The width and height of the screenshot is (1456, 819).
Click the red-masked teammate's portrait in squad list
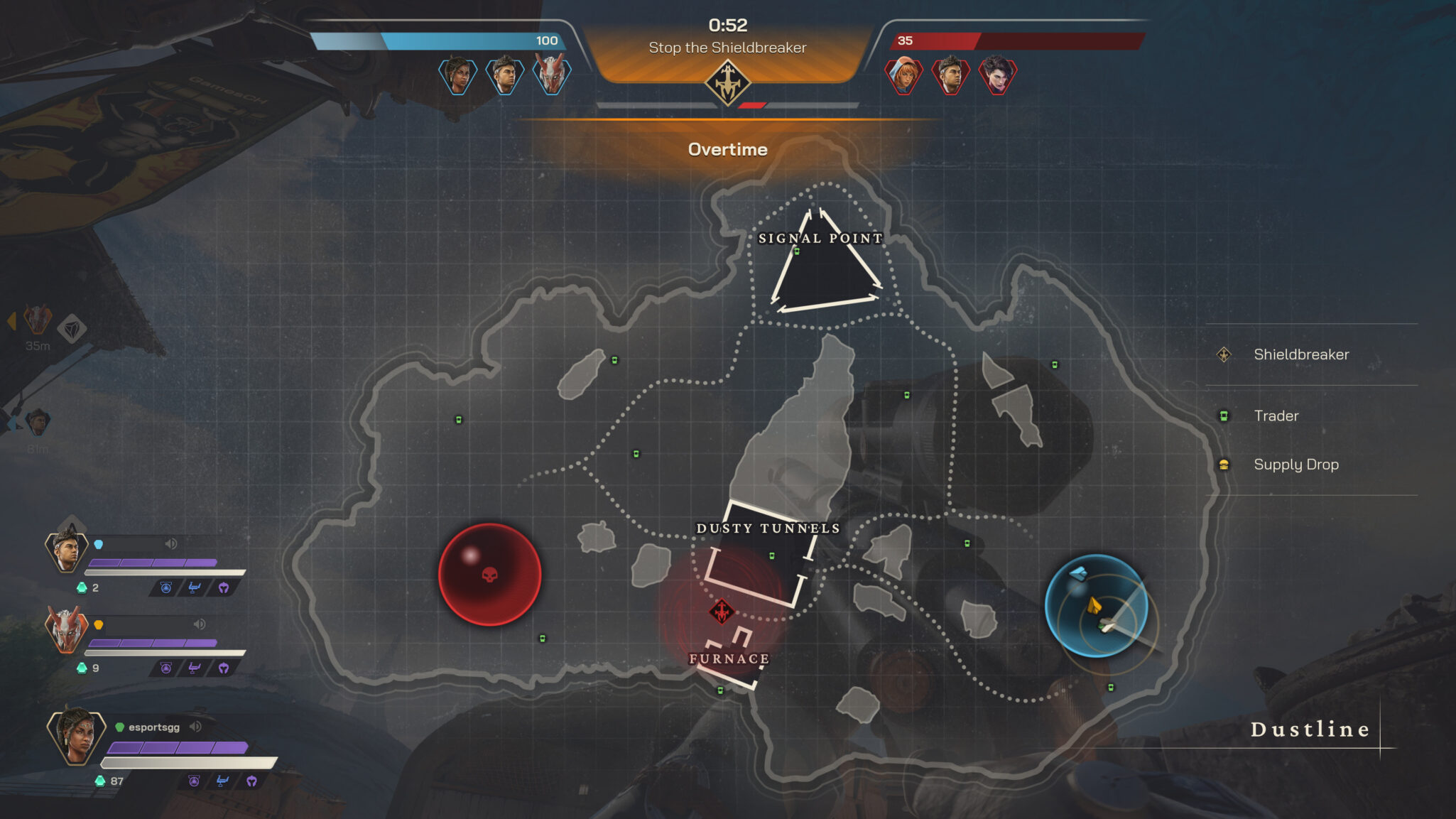66,629
